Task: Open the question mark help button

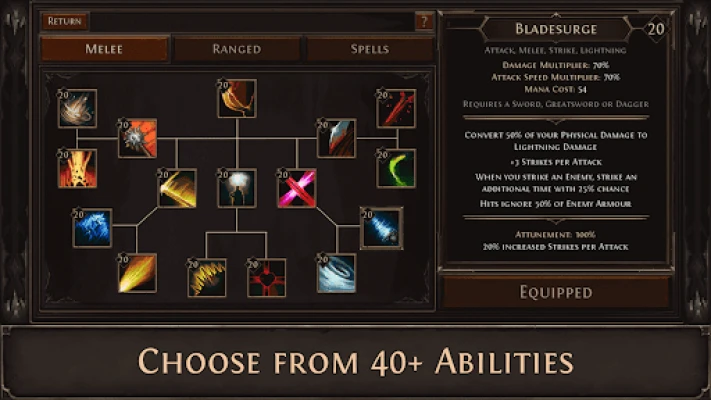Action: 424,21
